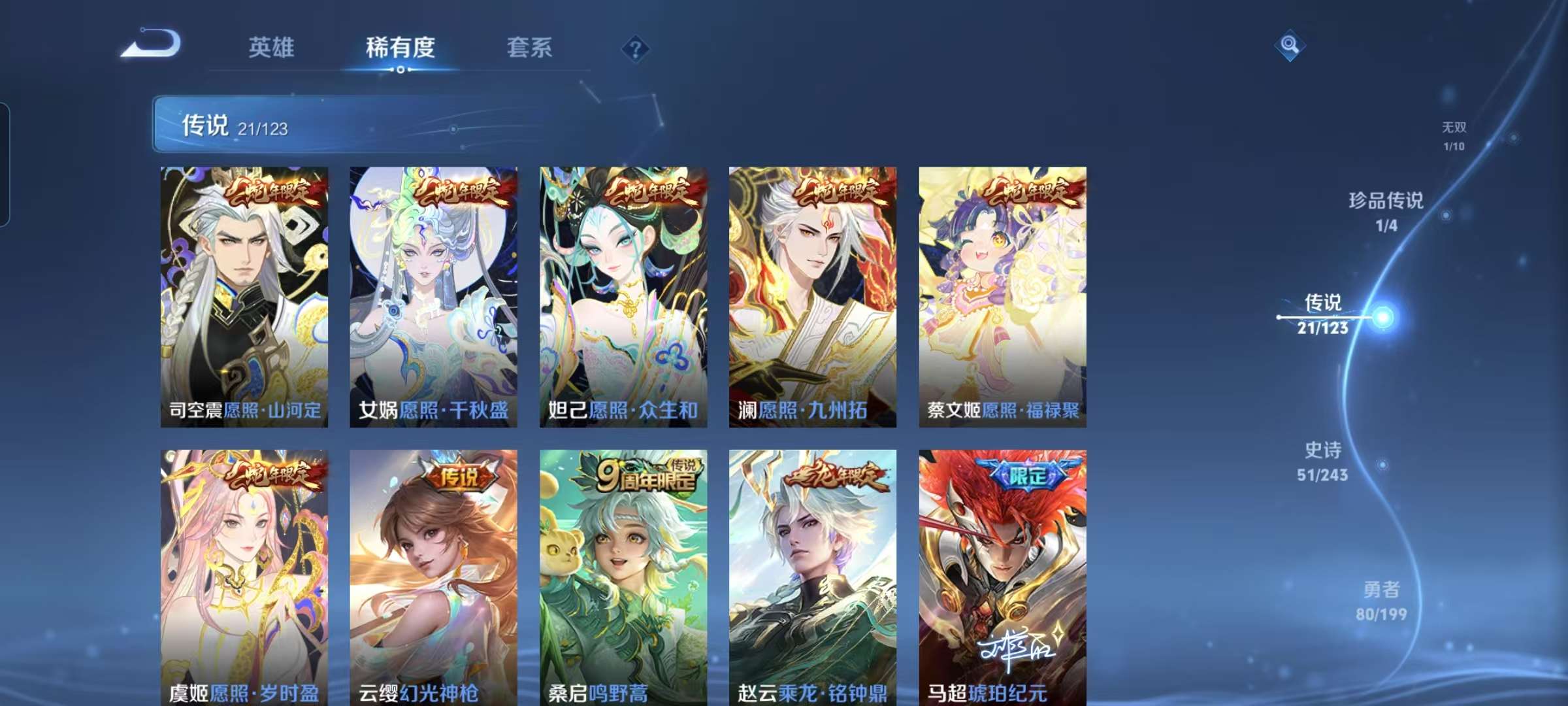Screen dimensions: 1568x706
Task: Open 女娲 愿照·千秋盛 skin card
Action: tap(433, 294)
